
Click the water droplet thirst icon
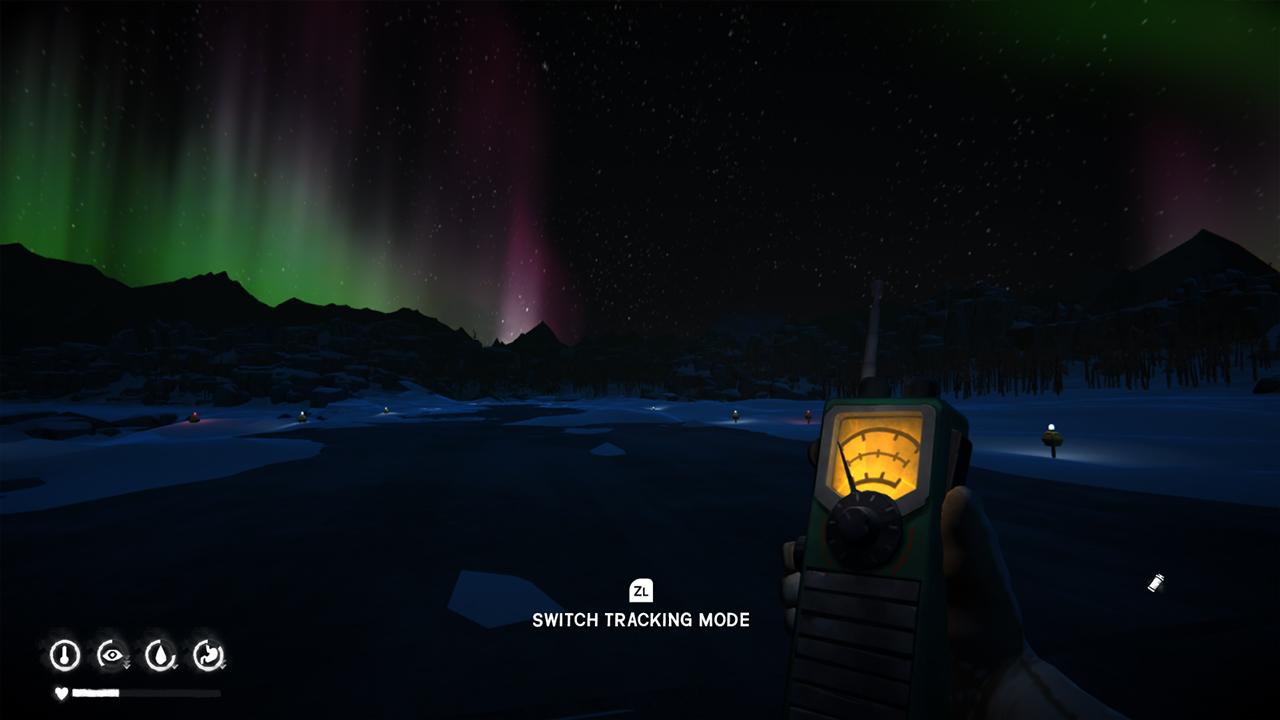pos(160,653)
